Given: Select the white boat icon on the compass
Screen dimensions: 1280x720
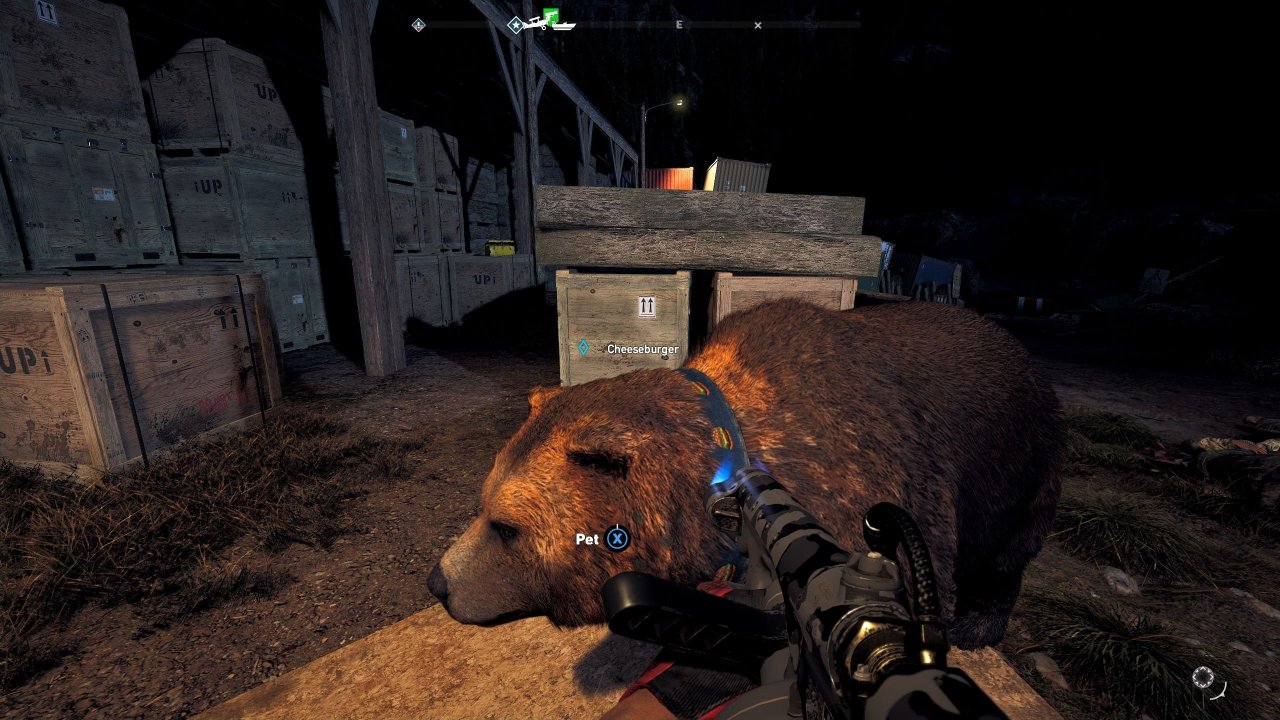Looking at the screenshot, I should point(564,26).
